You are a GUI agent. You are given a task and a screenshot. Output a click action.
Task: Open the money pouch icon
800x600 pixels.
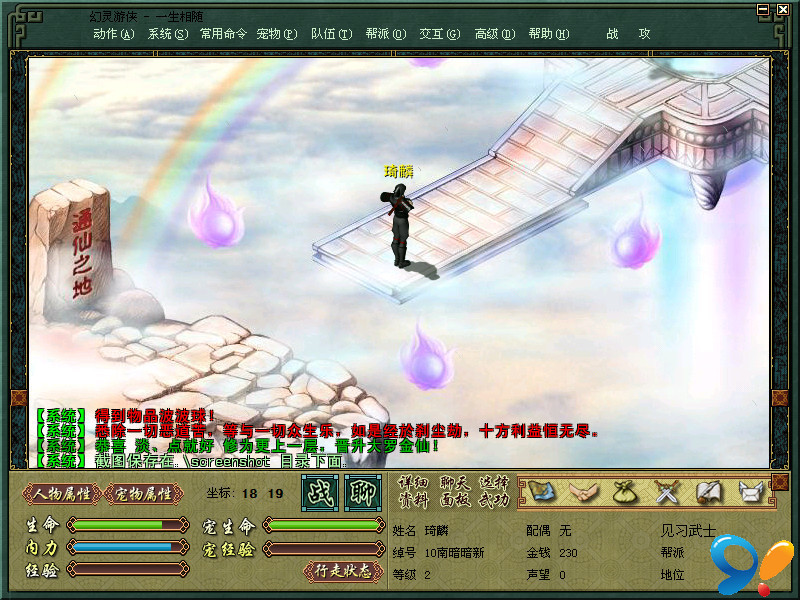(x=625, y=491)
